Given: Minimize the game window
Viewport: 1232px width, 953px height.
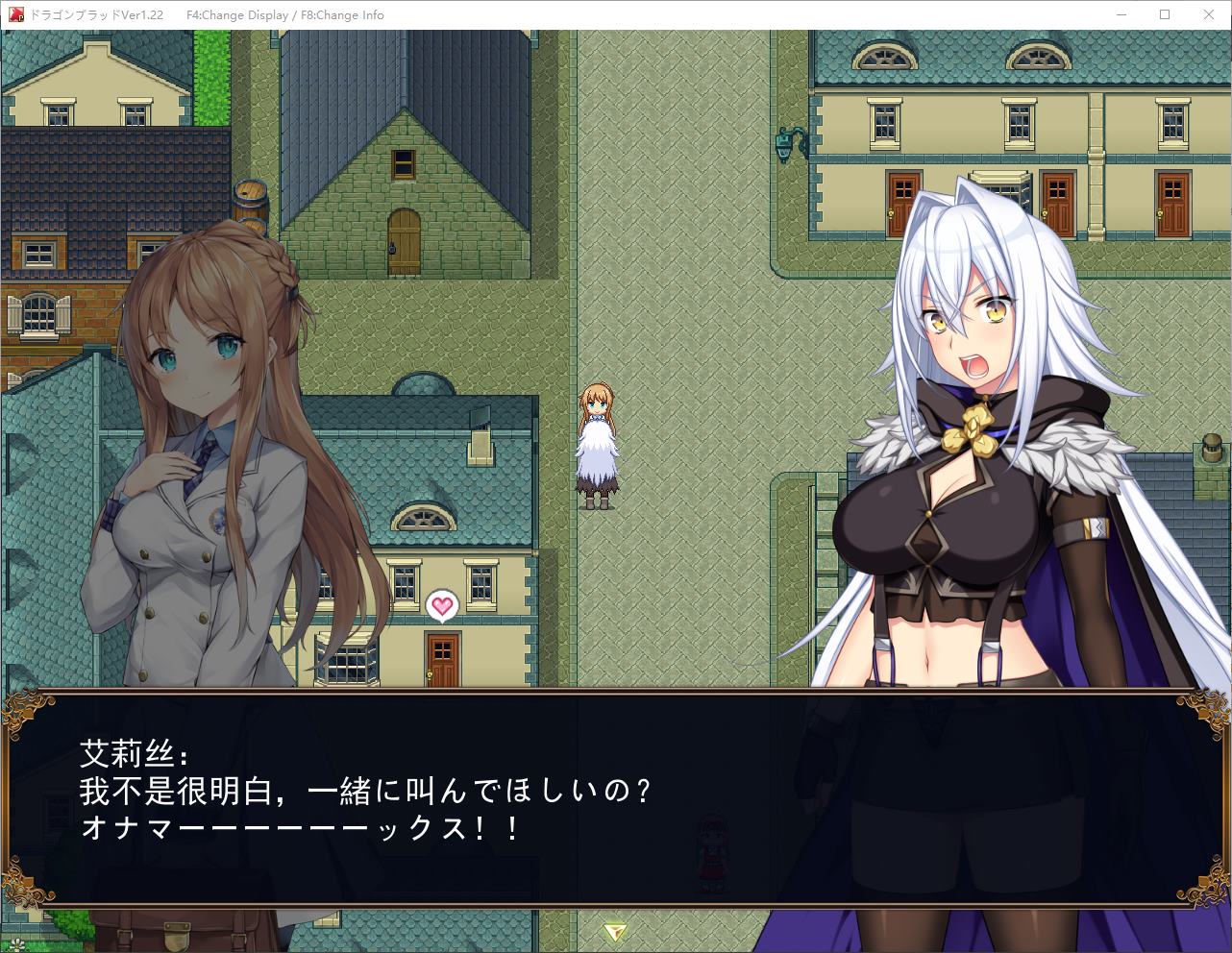Looking at the screenshot, I should click(1121, 14).
